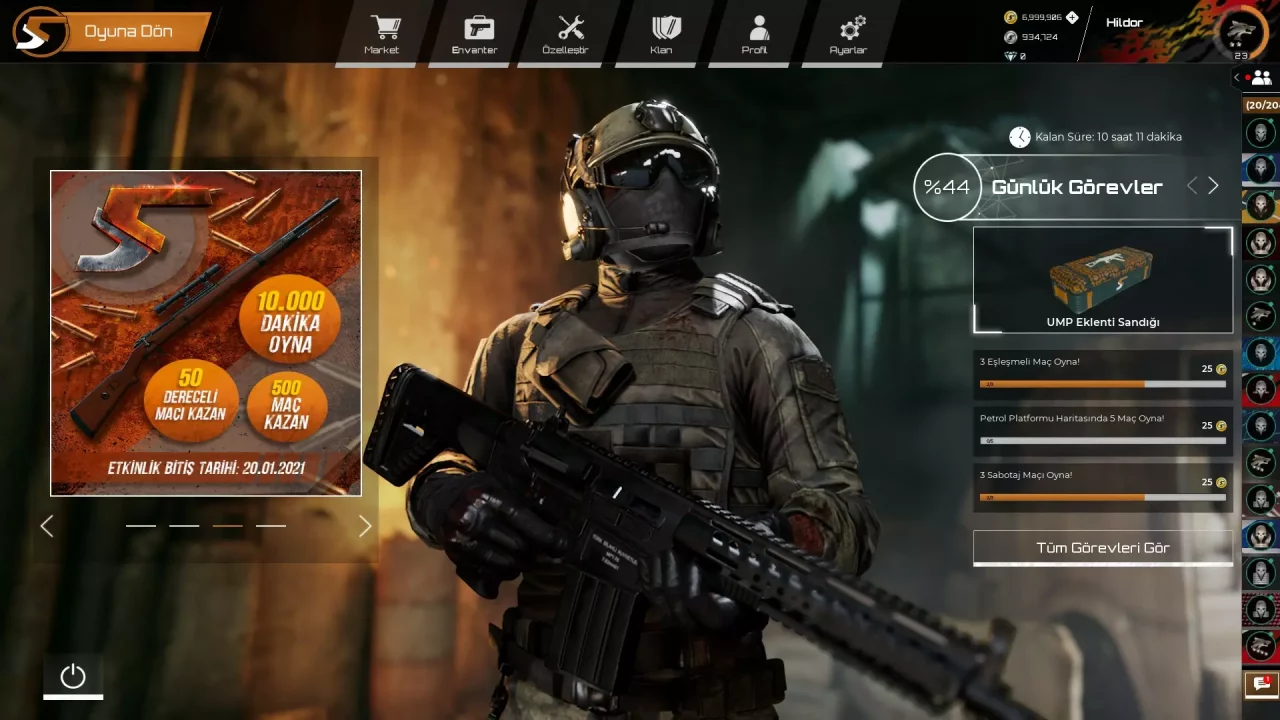Show previous daily missions page
Viewport: 1280px width, 720px height.
1192,186
